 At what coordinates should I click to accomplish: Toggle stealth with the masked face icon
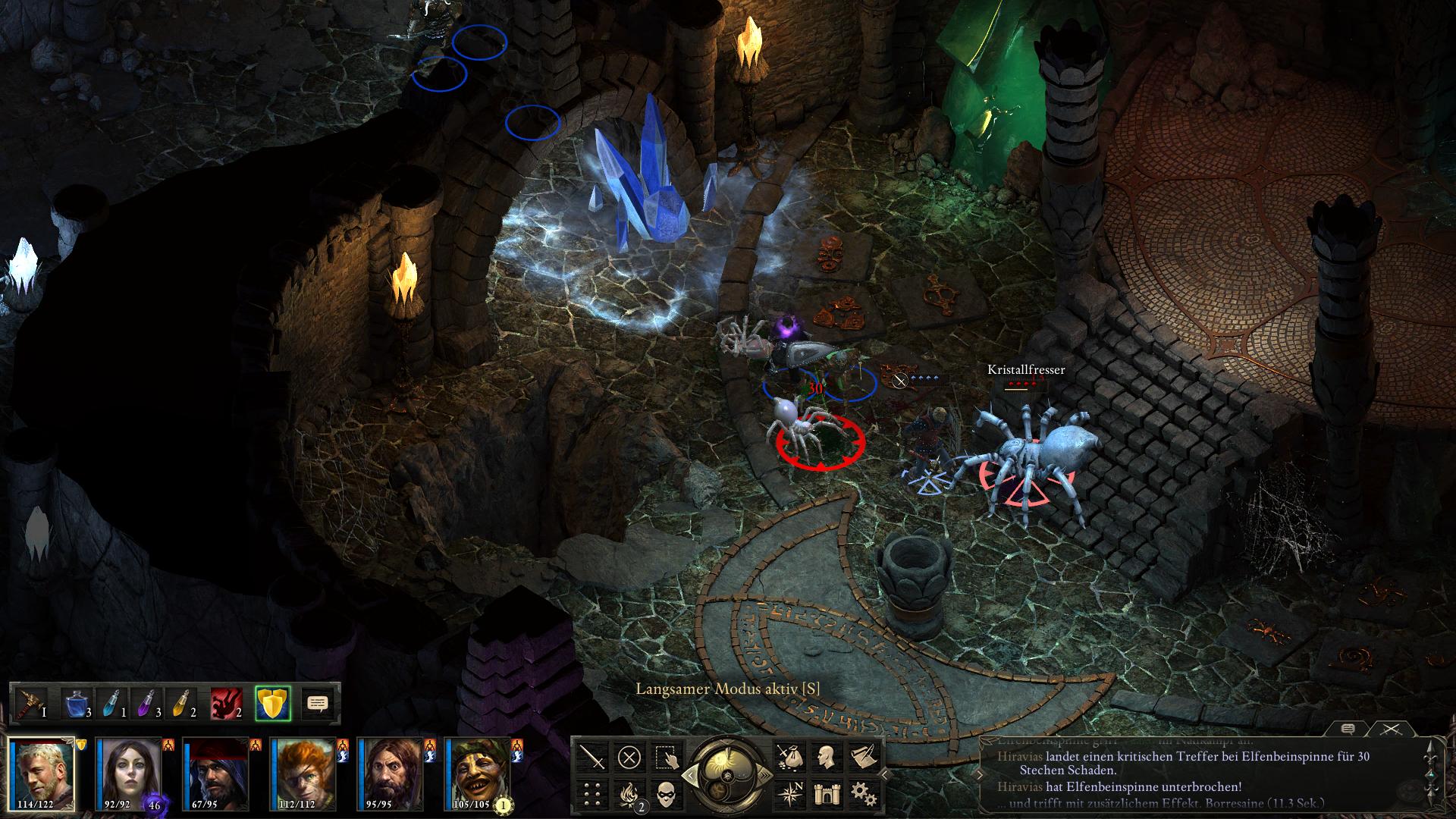coord(665,794)
